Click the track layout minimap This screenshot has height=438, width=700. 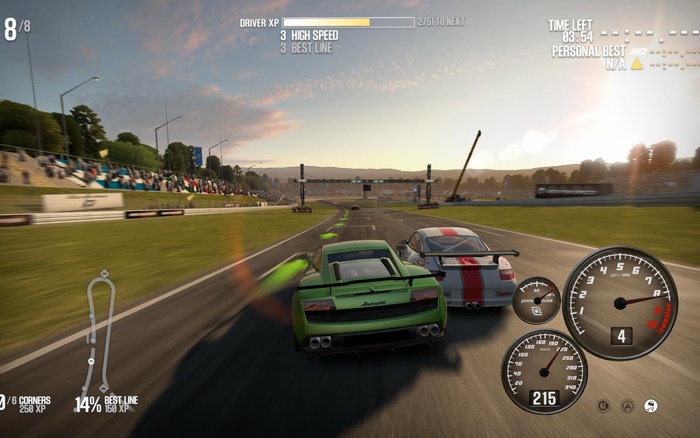coord(101,331)
